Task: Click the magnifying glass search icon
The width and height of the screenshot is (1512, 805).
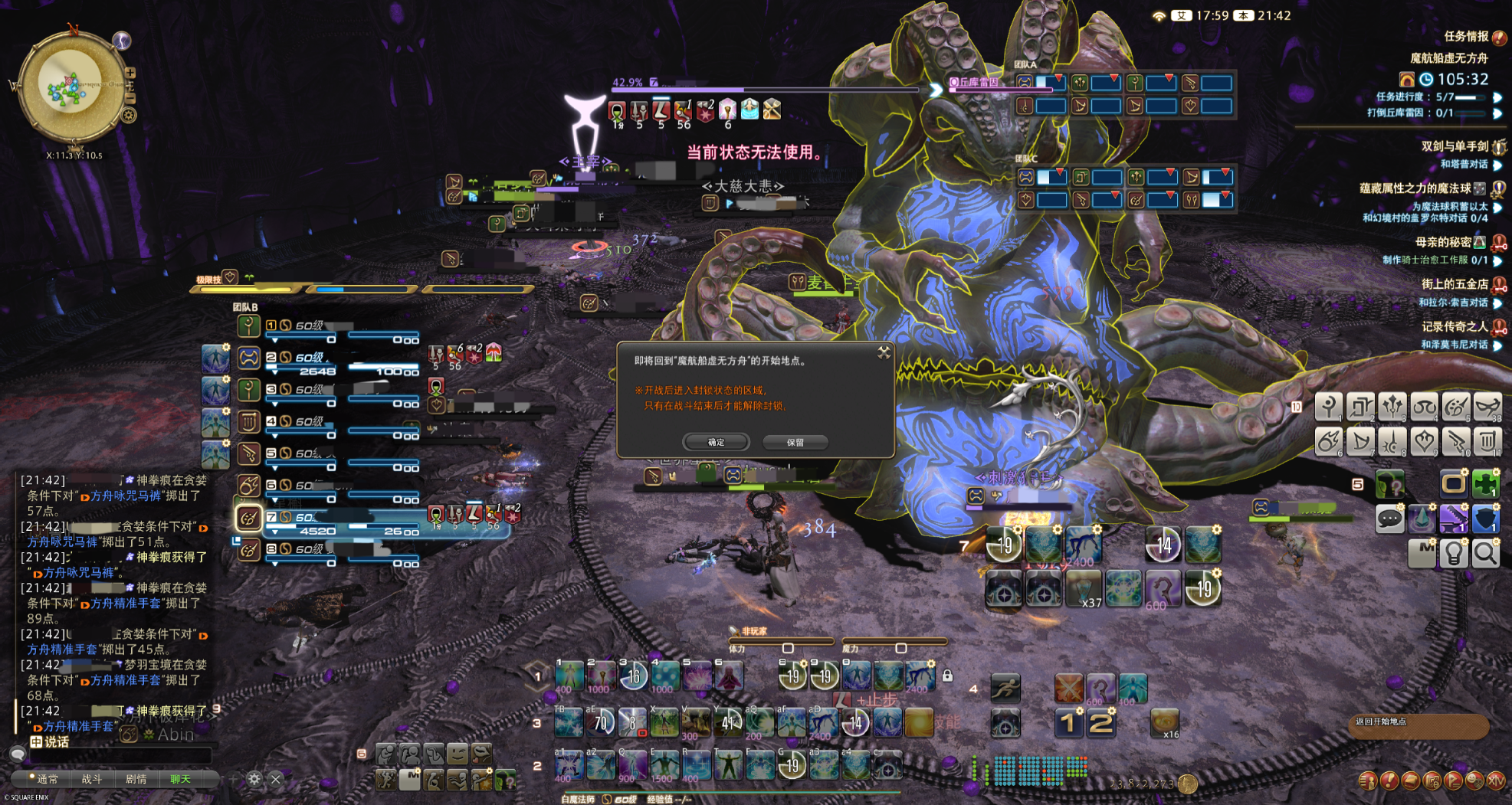Action: [1485, 553]
